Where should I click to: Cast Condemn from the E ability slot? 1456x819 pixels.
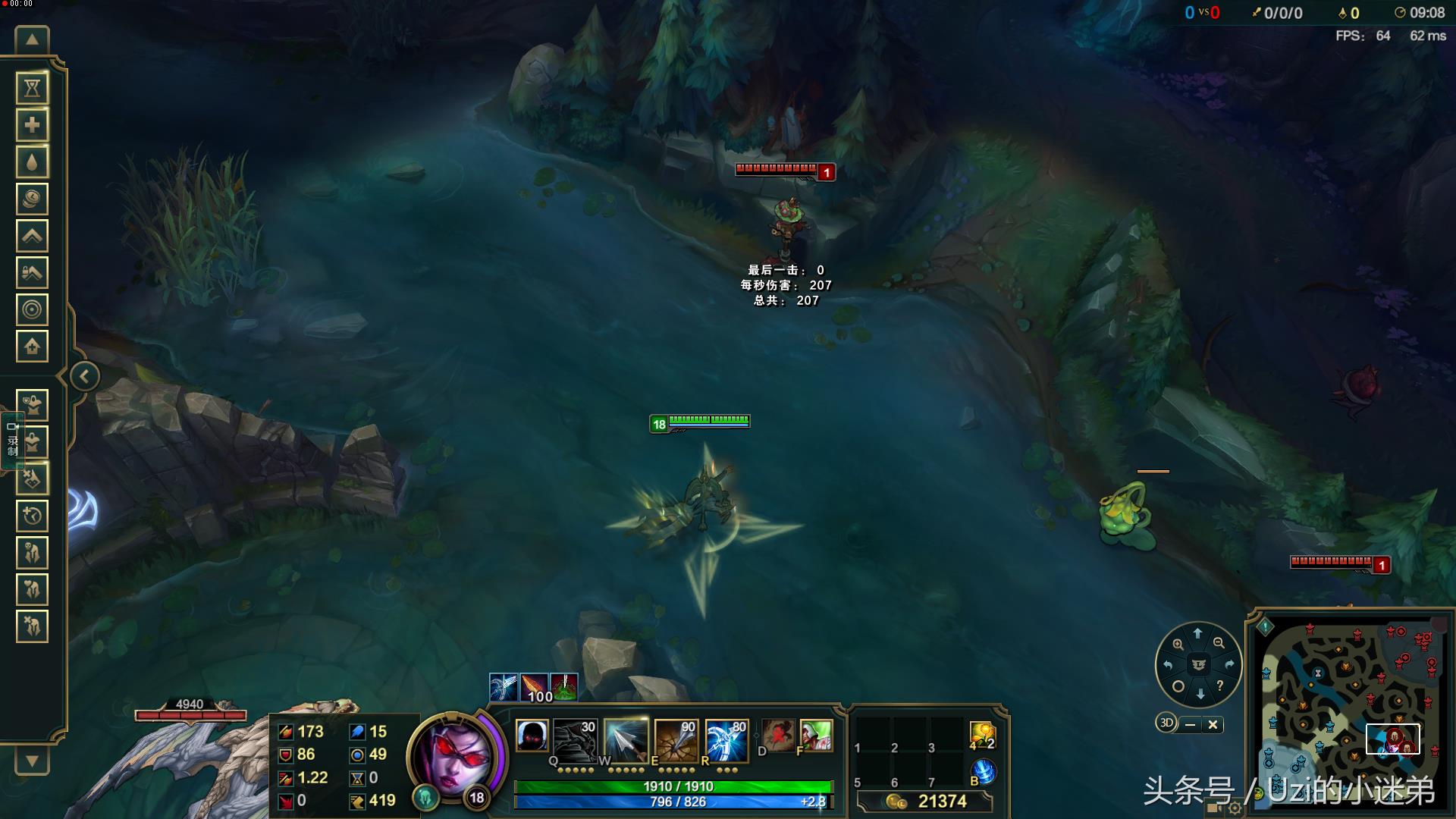tap(676, 738)
